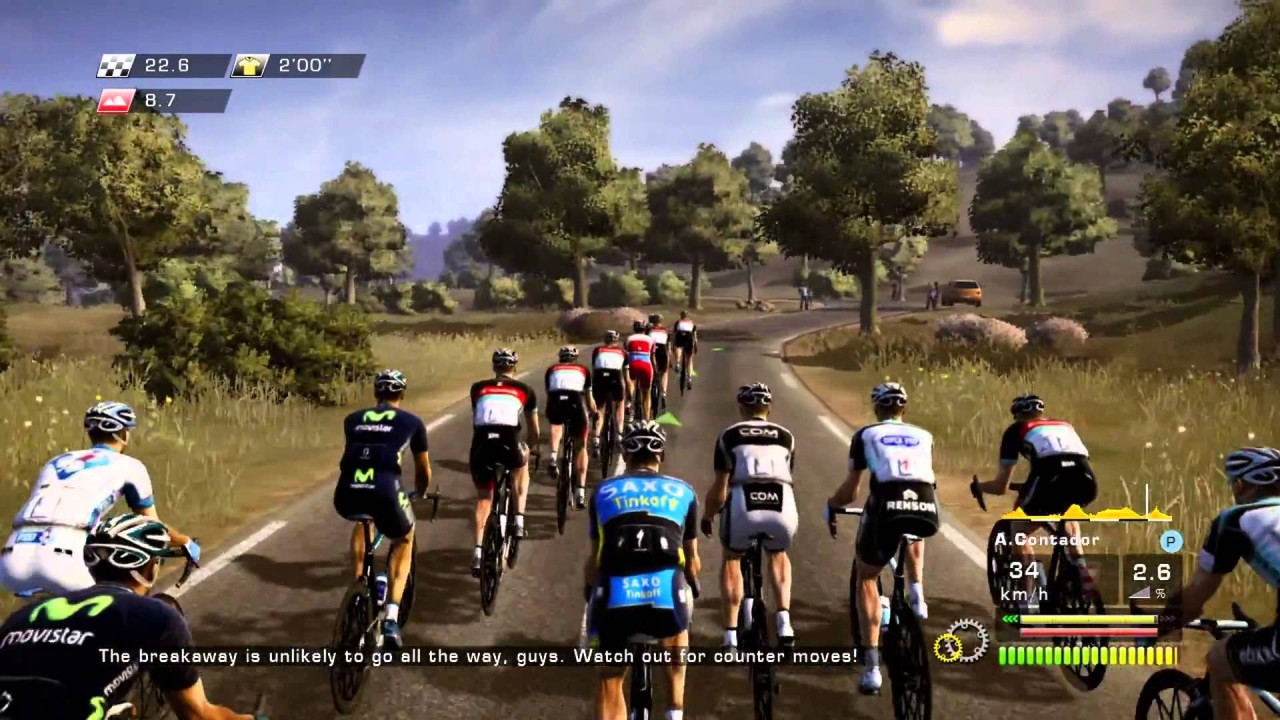Click the A.Contador rider name

click(x=1047, y=540)
